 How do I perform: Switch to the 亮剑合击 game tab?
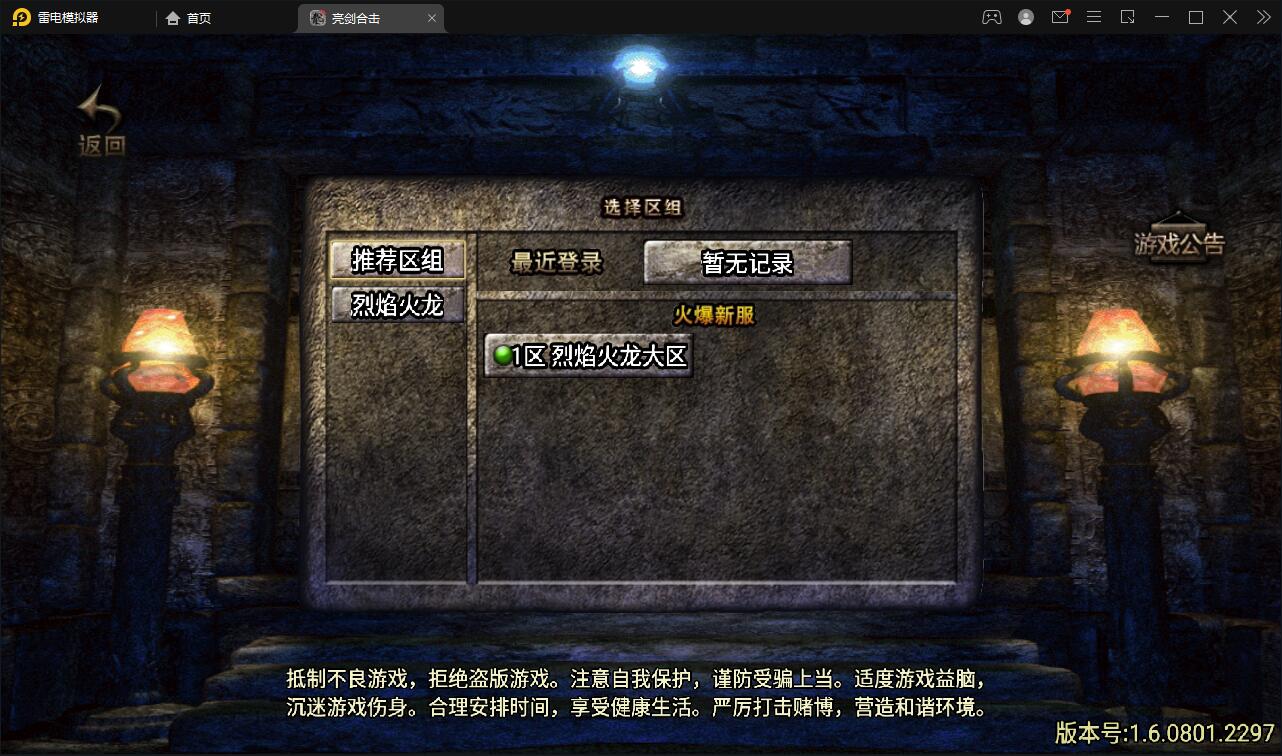[x=355, y=17]
